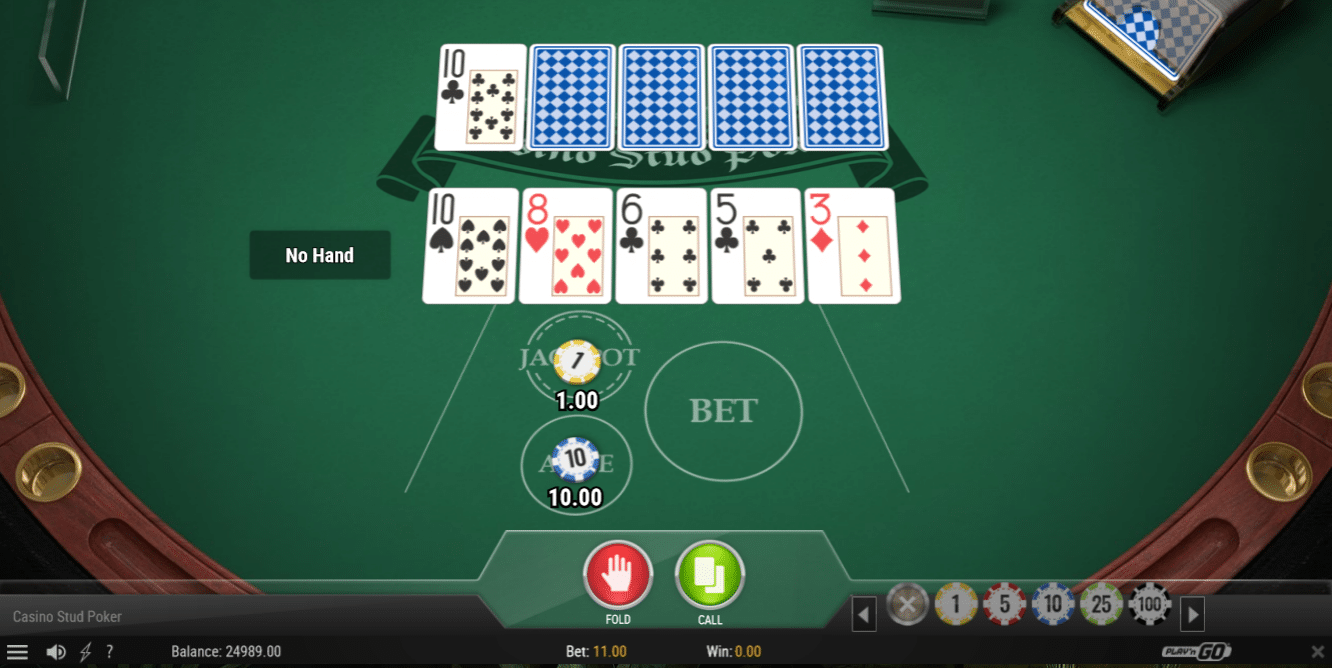Click the Ante bet circle
1332x668 pixels.
(x=576, y=462)
